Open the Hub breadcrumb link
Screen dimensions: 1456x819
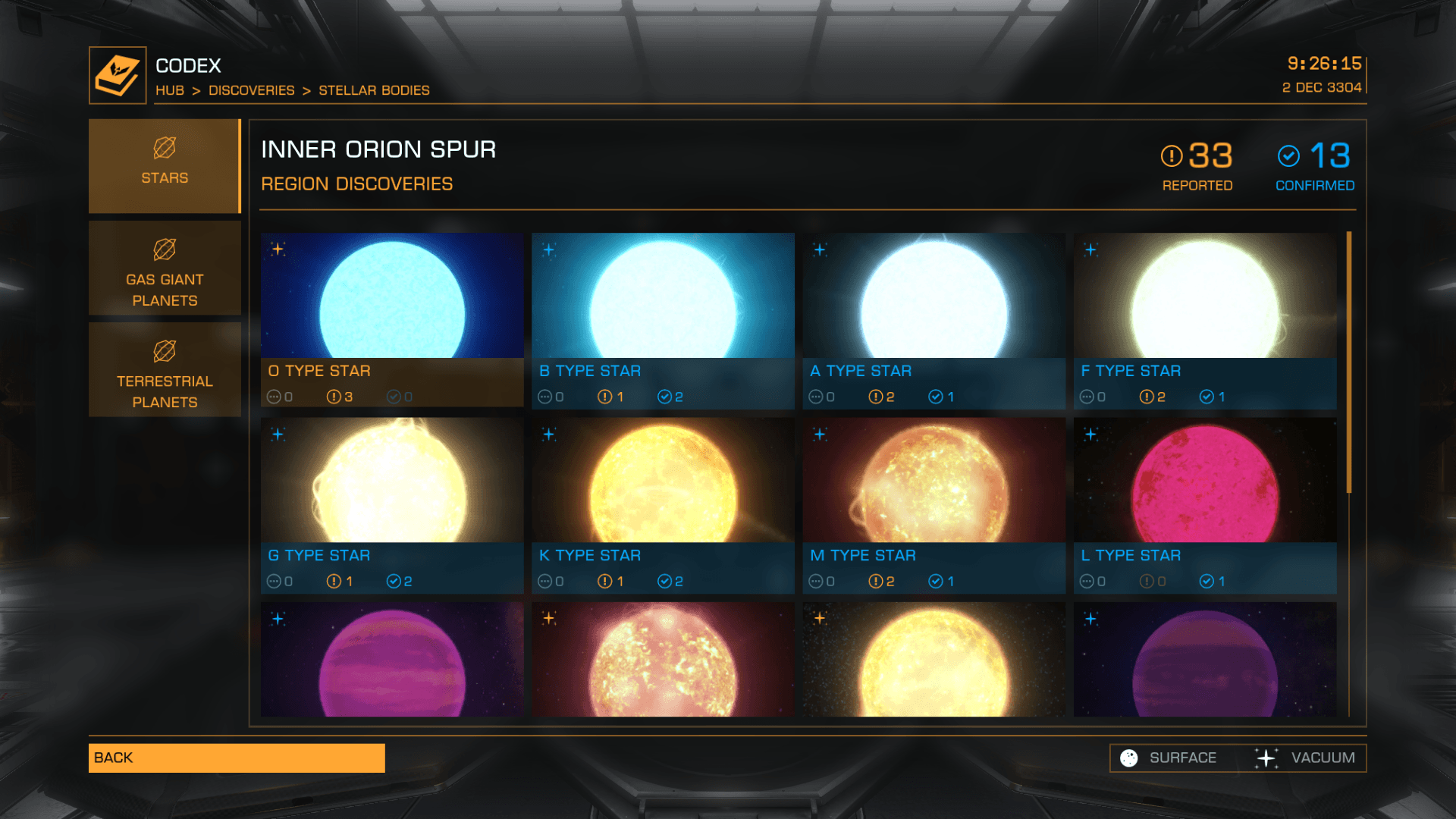[170, 90]
